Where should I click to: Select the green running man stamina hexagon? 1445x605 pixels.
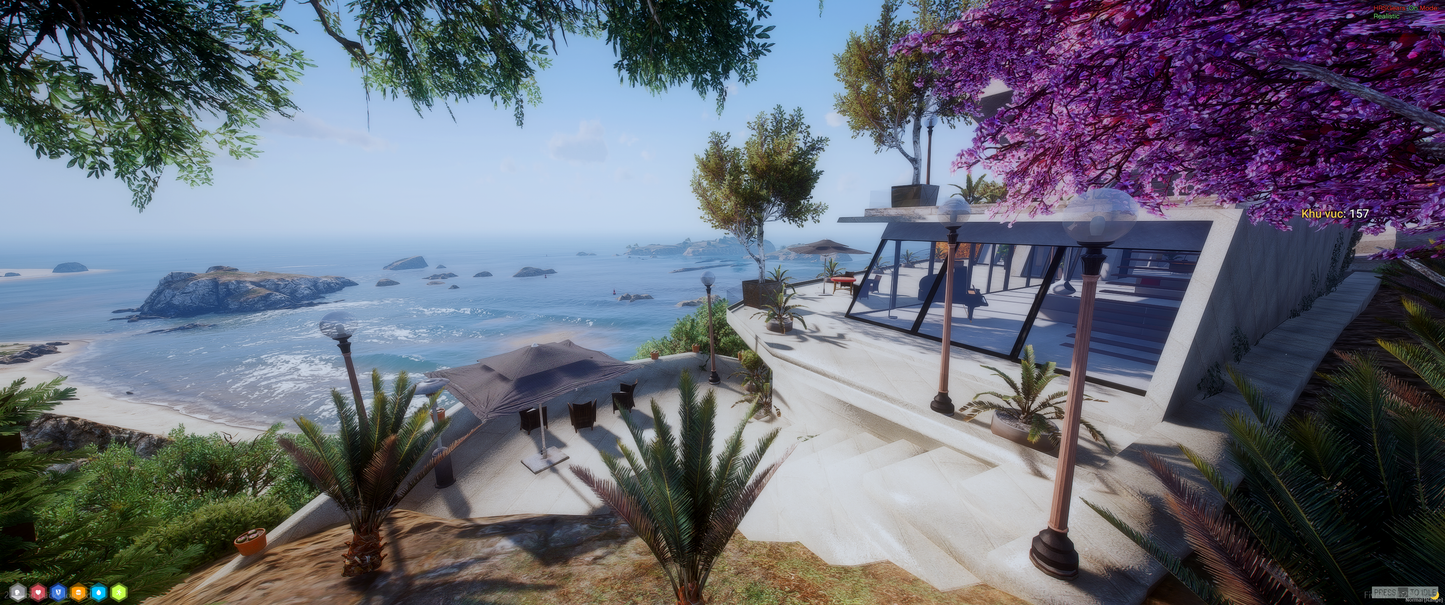119,592
